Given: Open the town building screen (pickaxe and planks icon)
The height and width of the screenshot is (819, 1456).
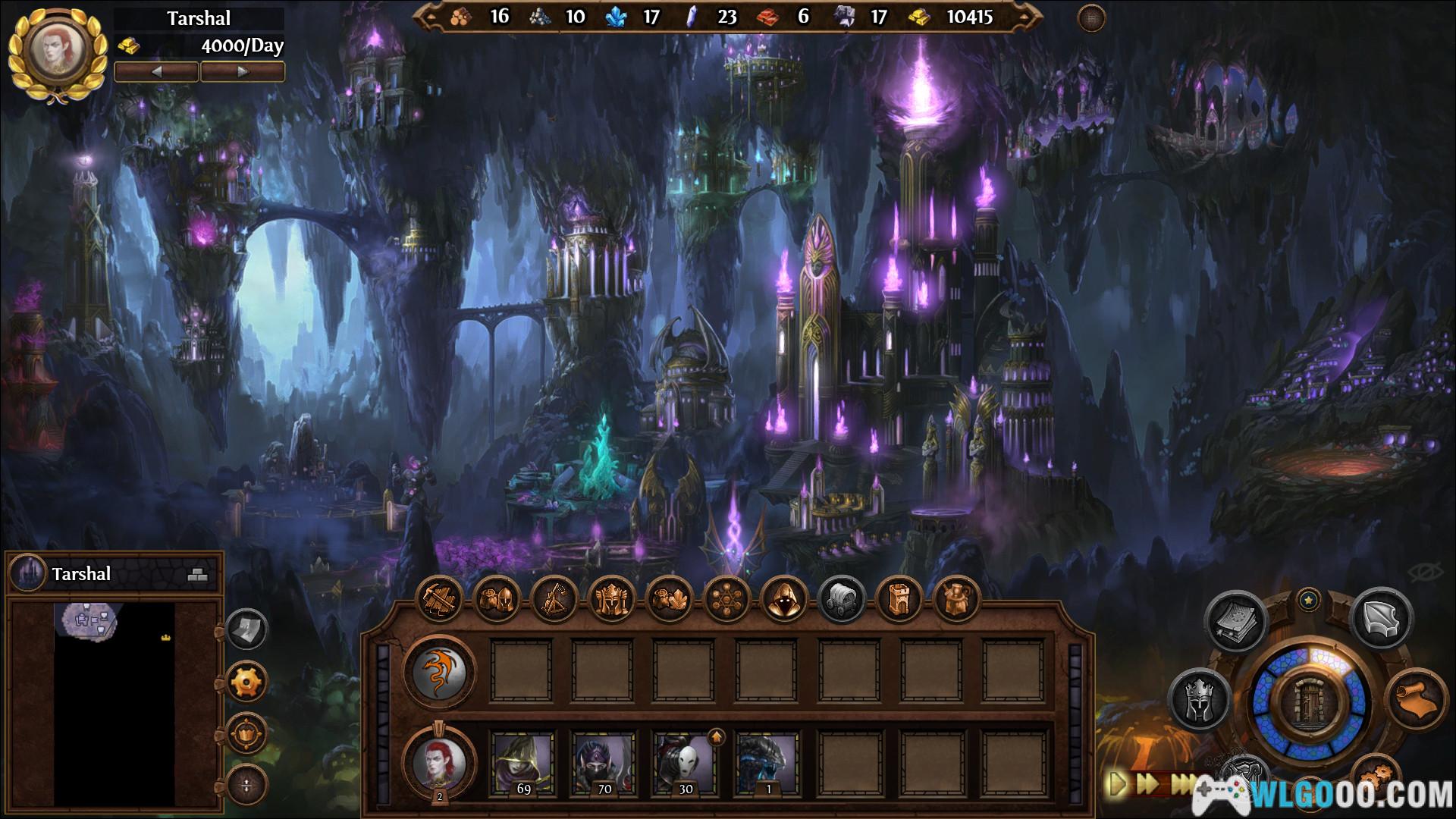Looking at the screenshot, I should click(x=441, y=600).
